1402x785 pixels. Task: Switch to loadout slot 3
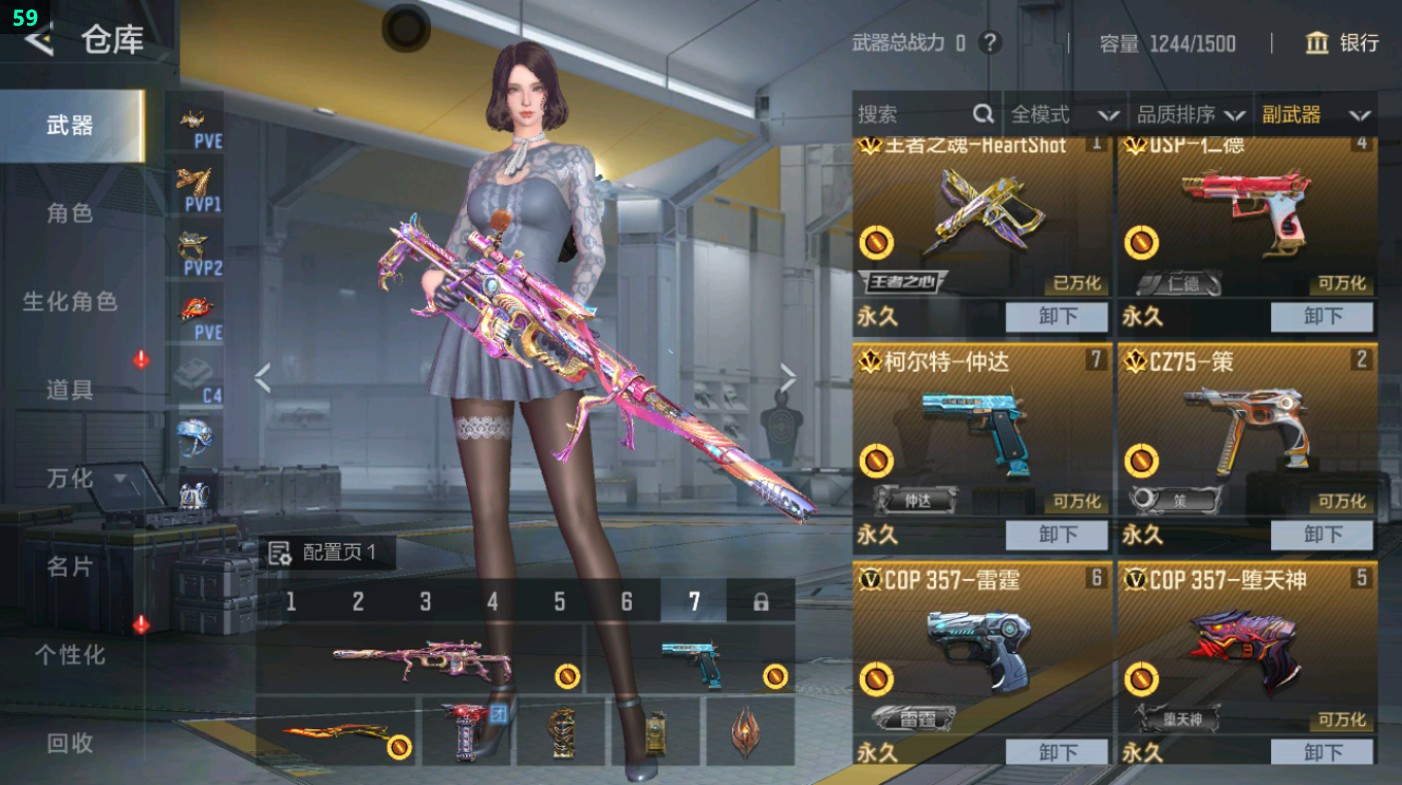coord(425,601)
